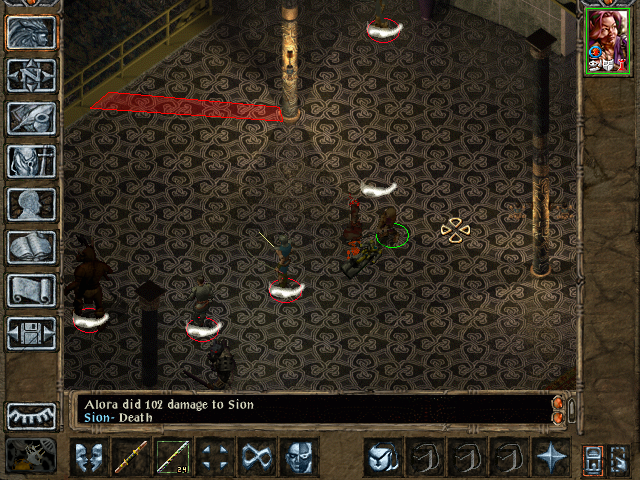
Task: Equip the quarterstaff weapon slot
Action: [130, 458]
